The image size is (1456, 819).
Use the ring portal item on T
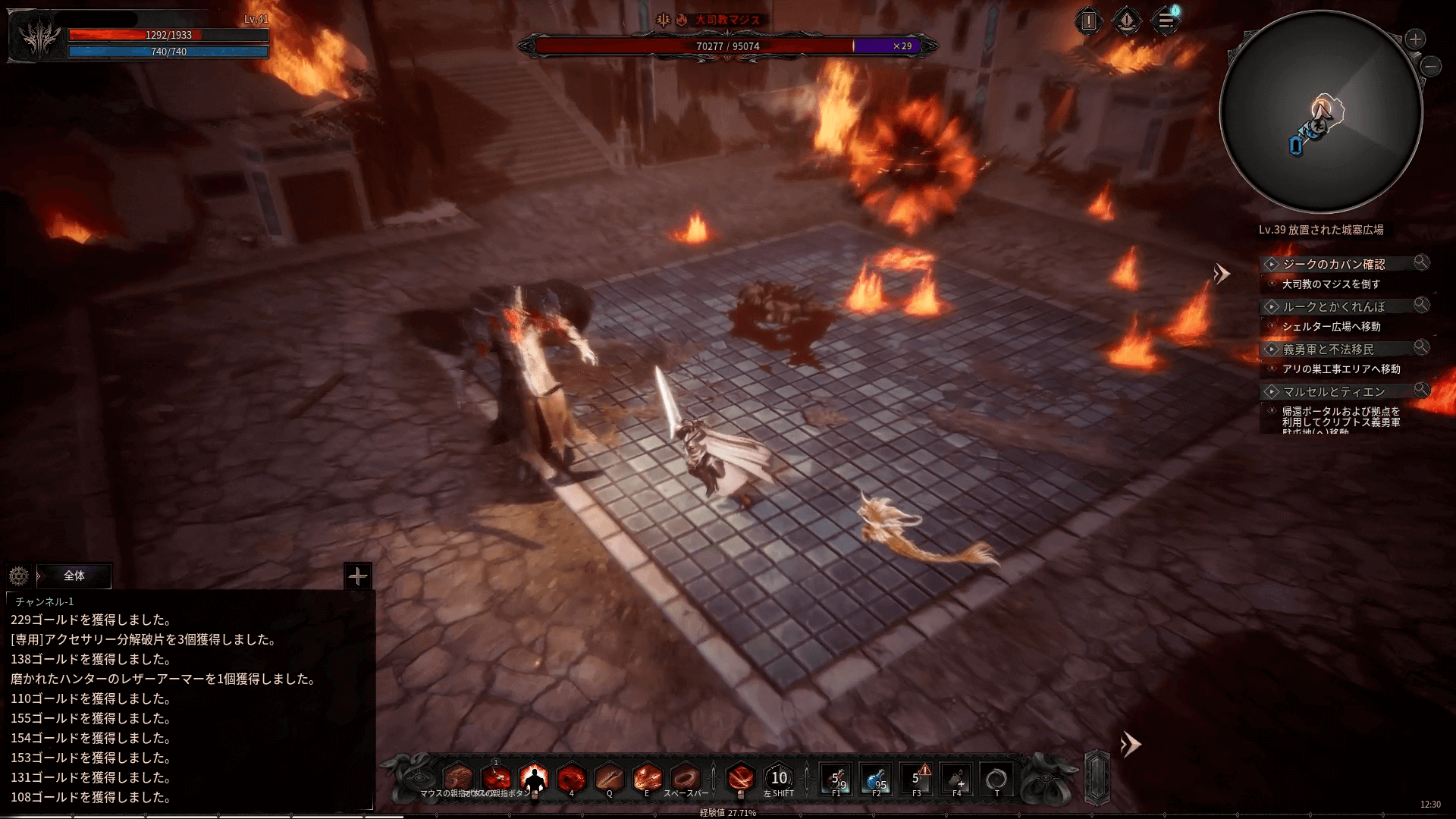pyautogui.click(x=996, y=779)
